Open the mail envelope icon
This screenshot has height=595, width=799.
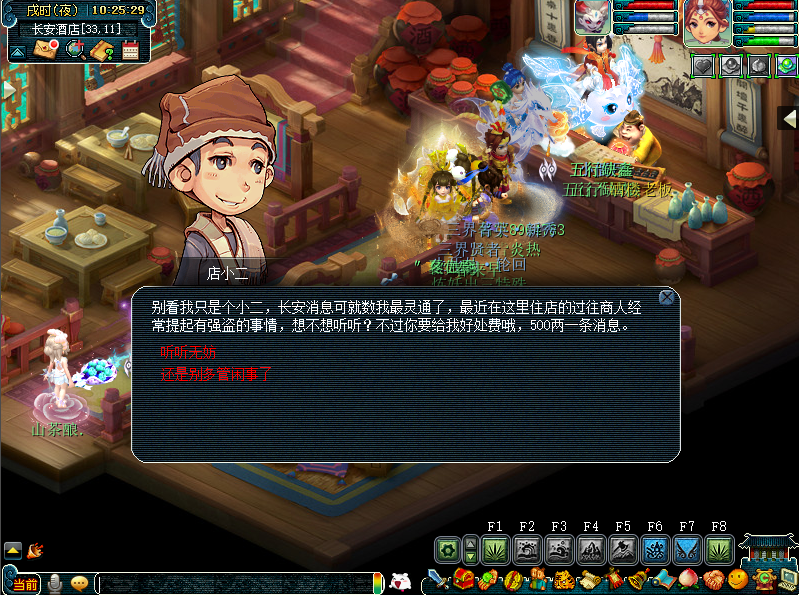coord(46,49)
